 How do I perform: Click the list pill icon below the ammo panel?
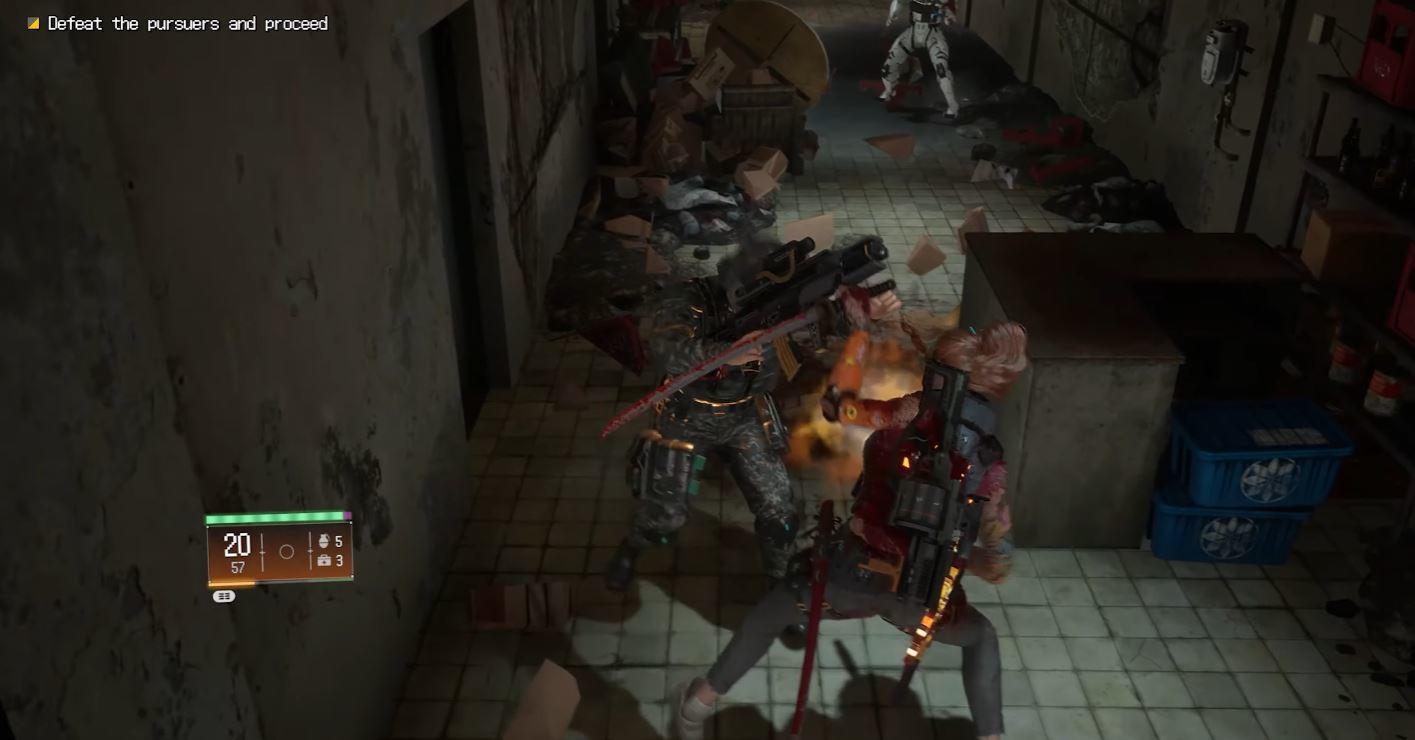223,596
